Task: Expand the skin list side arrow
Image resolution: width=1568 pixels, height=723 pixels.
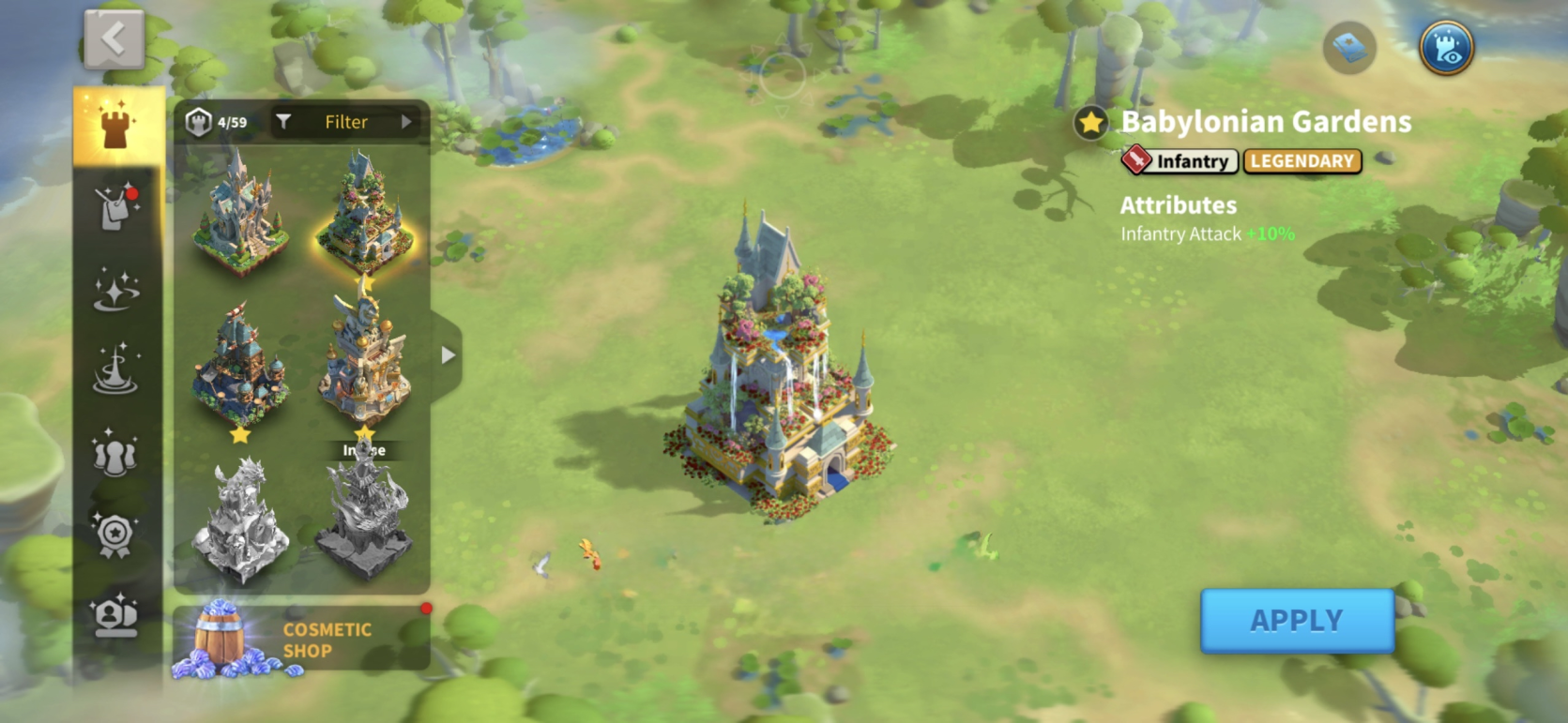Action: point(448,355)
